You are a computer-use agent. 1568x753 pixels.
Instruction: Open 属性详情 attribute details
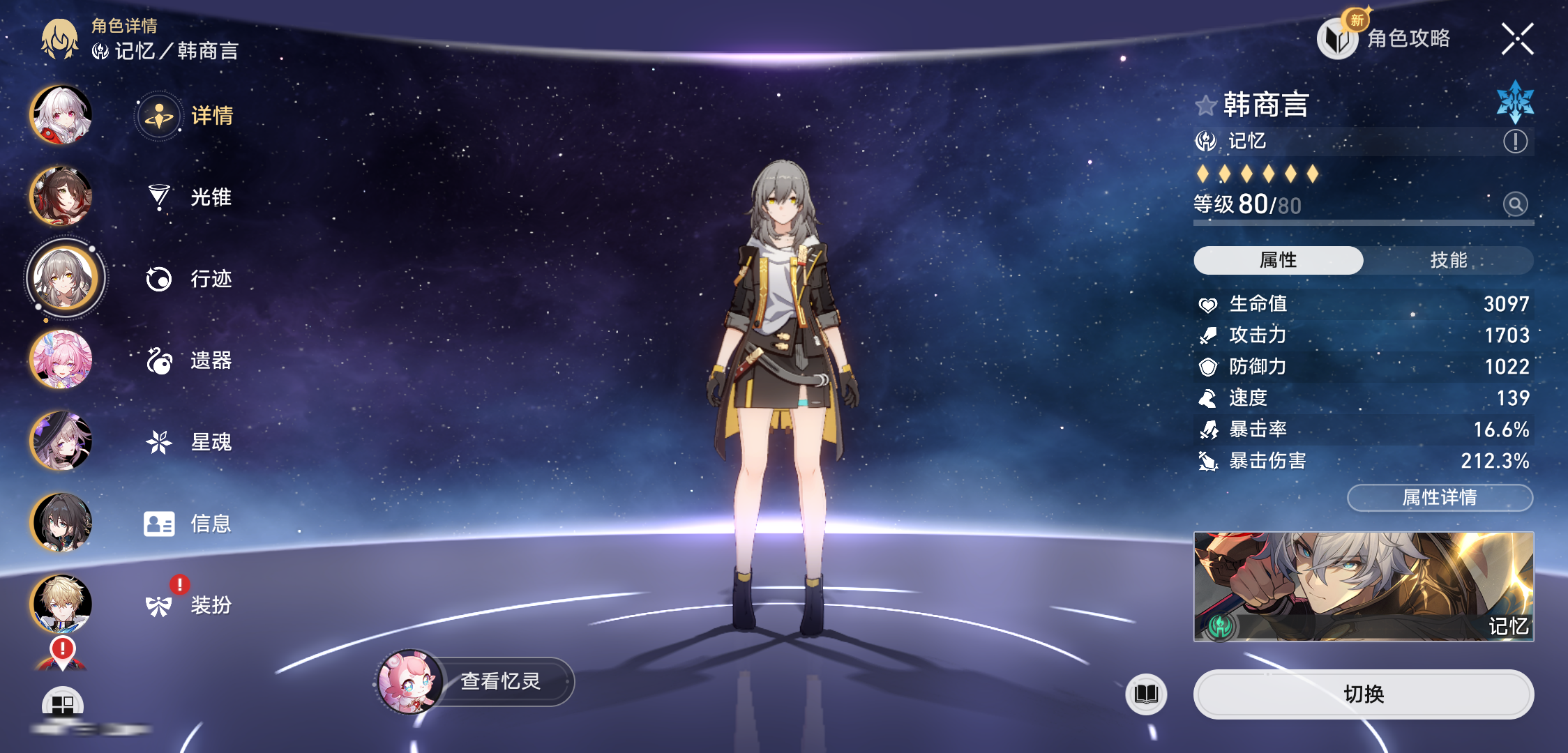[1440, 497]
